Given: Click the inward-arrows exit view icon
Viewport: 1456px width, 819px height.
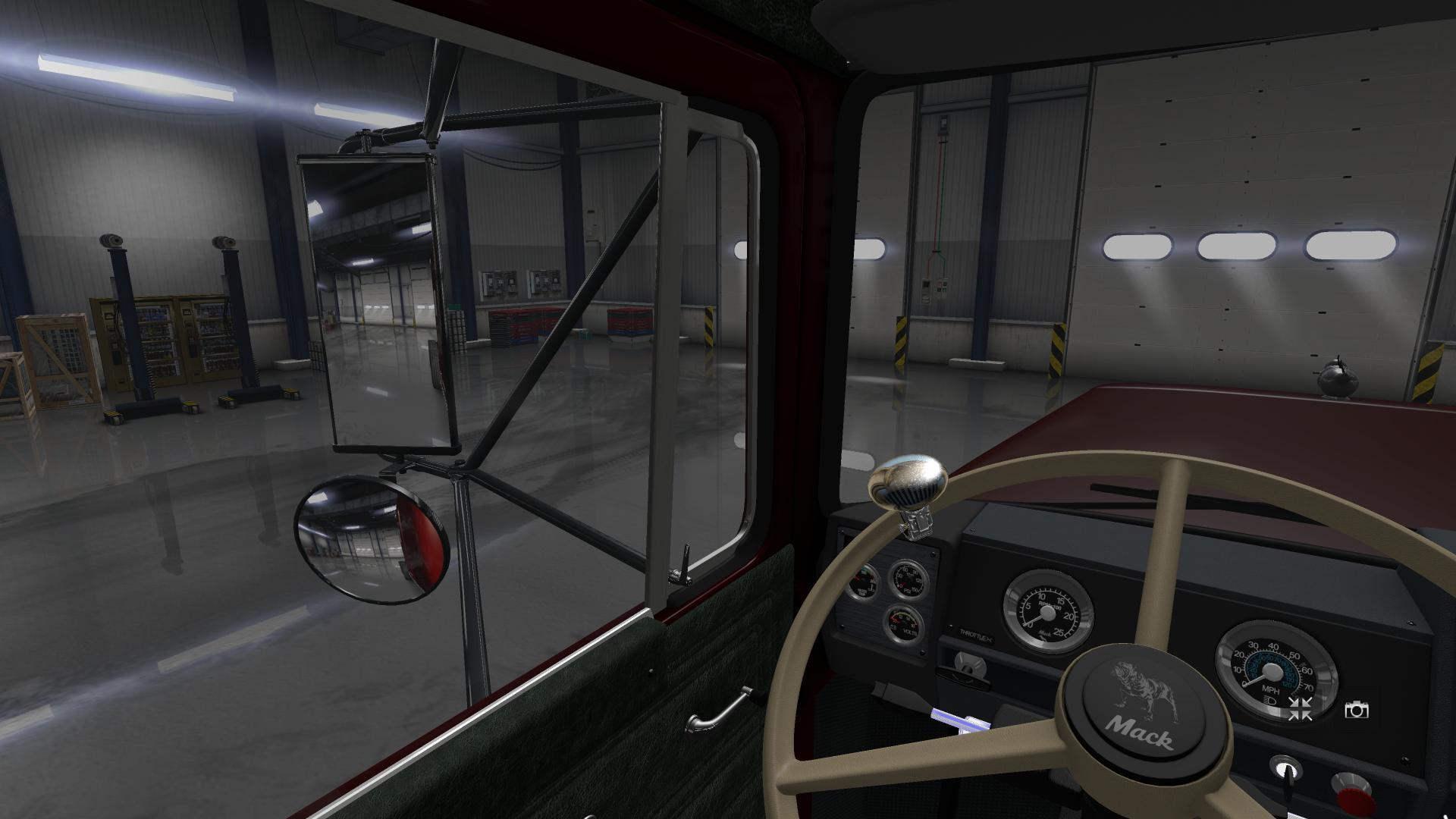Looking at the screenshot, I should click(1300, 710).
